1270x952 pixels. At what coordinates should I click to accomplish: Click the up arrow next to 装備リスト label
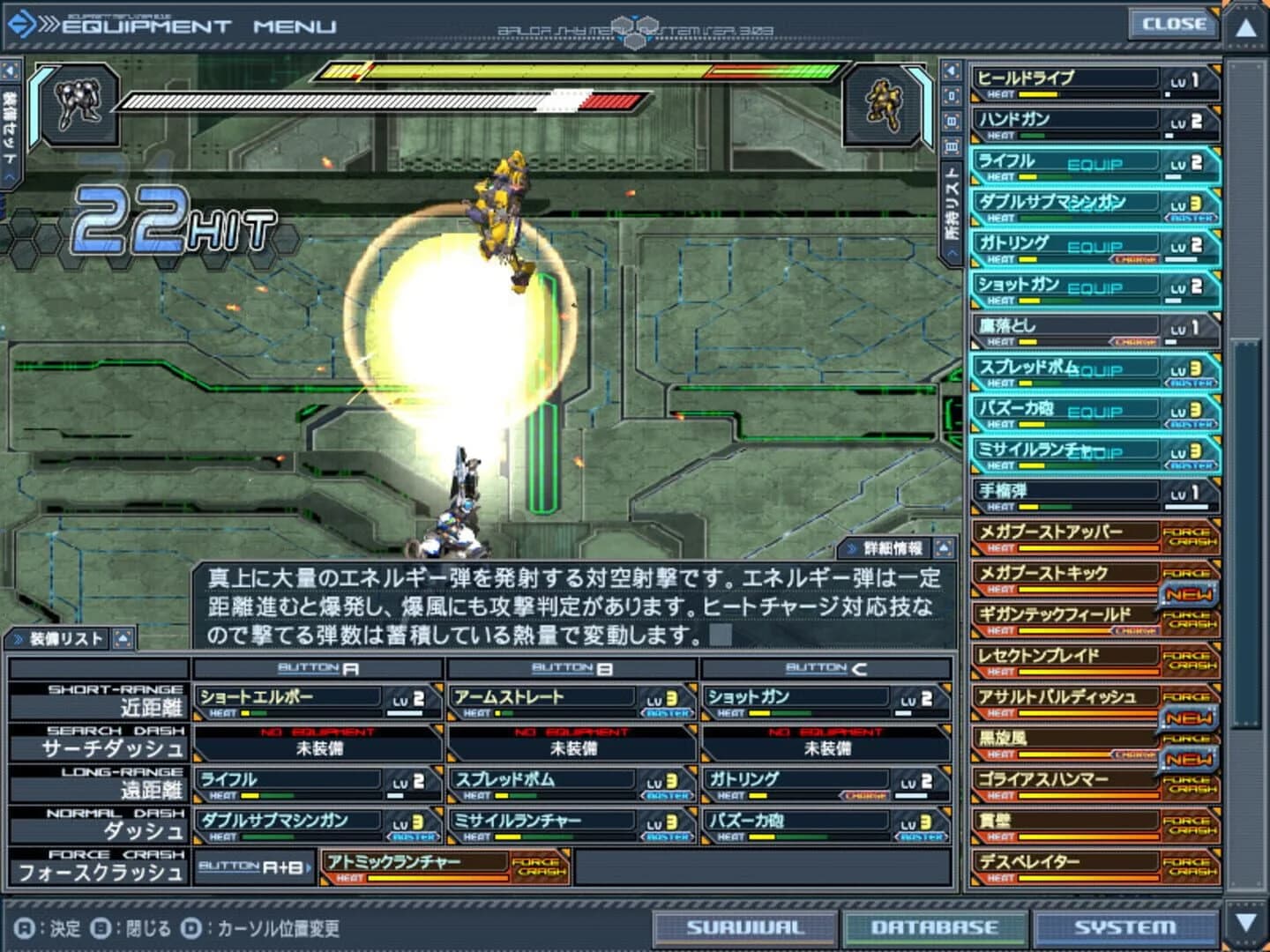coord(123,637)
